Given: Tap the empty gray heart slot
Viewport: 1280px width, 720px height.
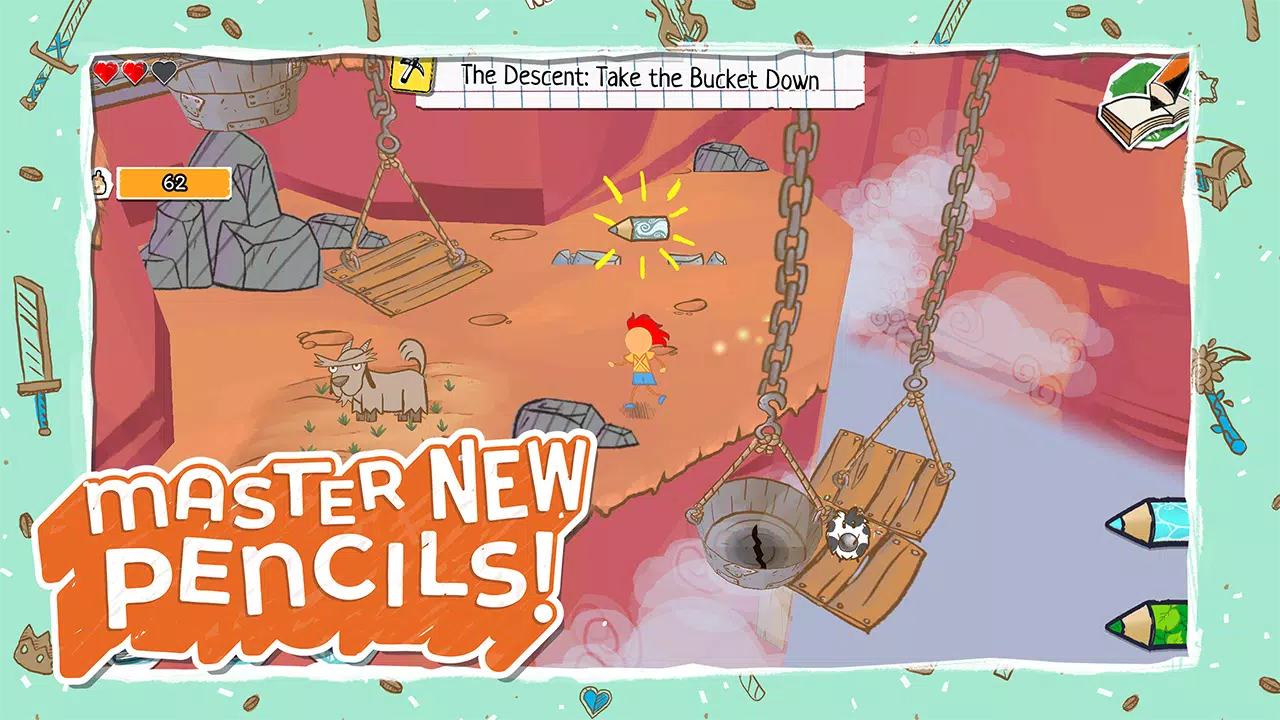Looking at the screenshot, I should [161, 73].
